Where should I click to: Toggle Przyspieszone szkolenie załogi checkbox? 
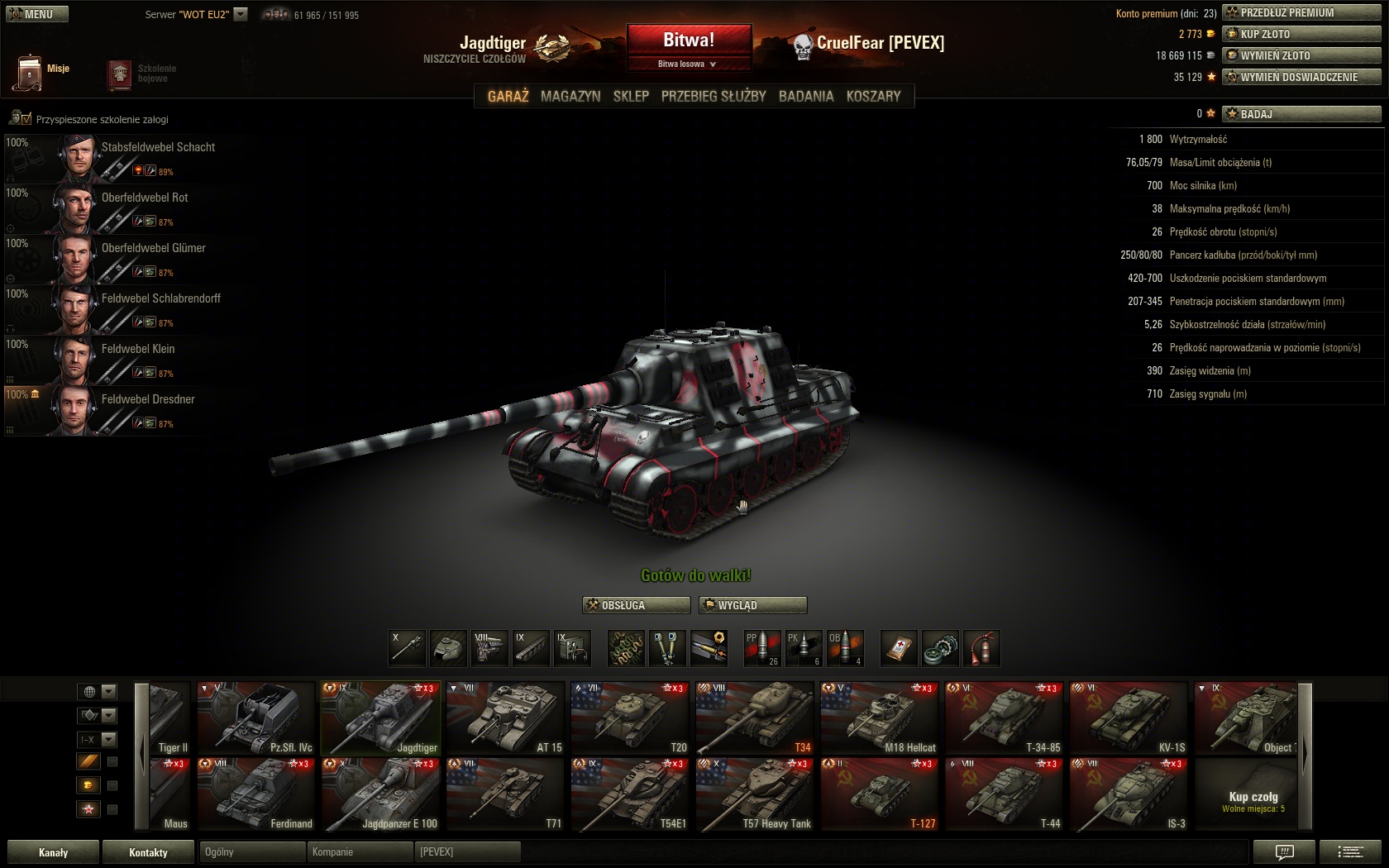click(x=26, y=119)
